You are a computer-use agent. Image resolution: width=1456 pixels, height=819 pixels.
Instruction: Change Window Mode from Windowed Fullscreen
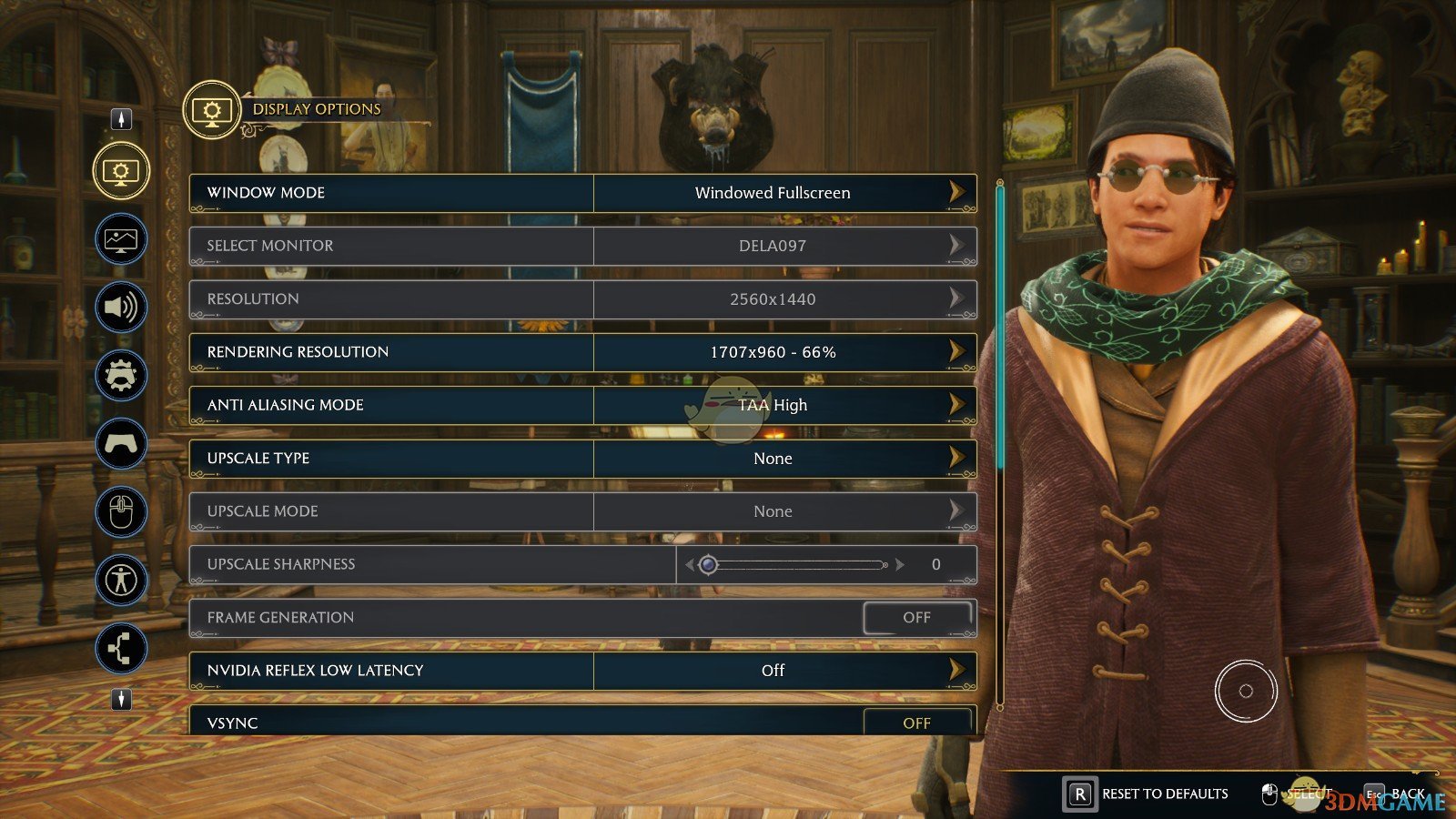pos(773,192)
